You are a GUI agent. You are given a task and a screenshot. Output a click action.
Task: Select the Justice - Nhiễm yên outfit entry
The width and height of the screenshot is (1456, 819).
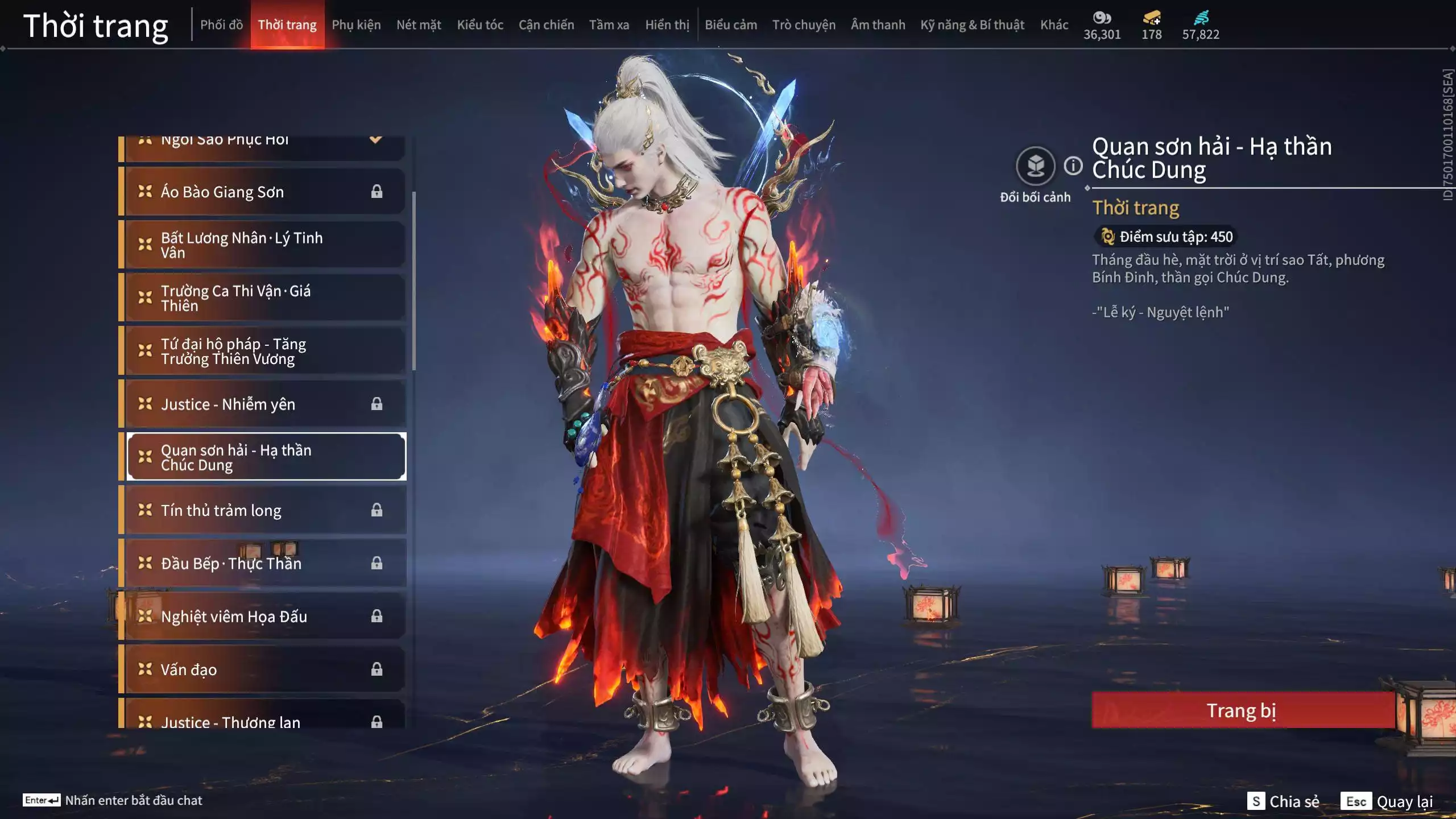pos(227,404)
